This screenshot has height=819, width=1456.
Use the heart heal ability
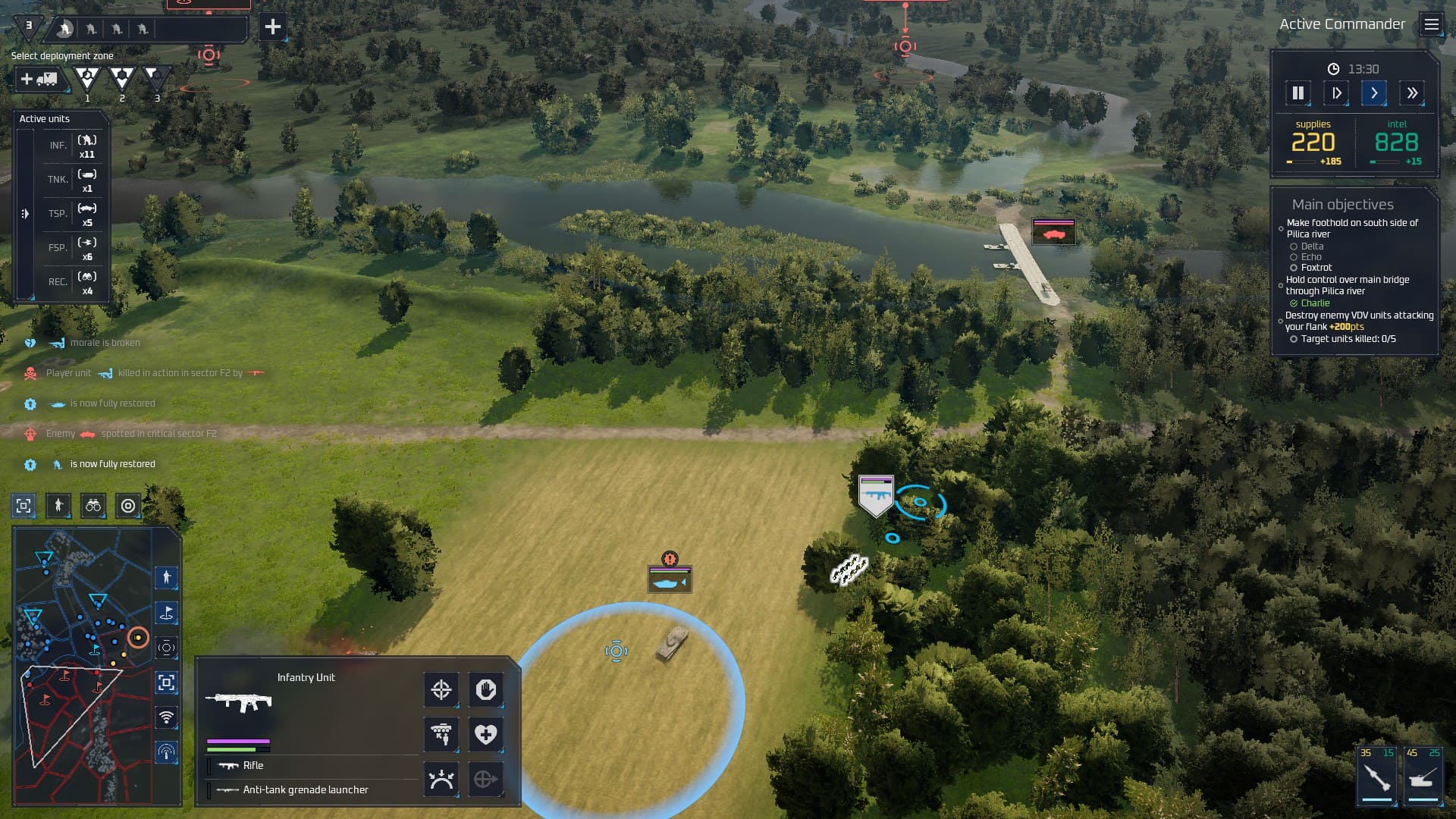click(x=486, y=734)
